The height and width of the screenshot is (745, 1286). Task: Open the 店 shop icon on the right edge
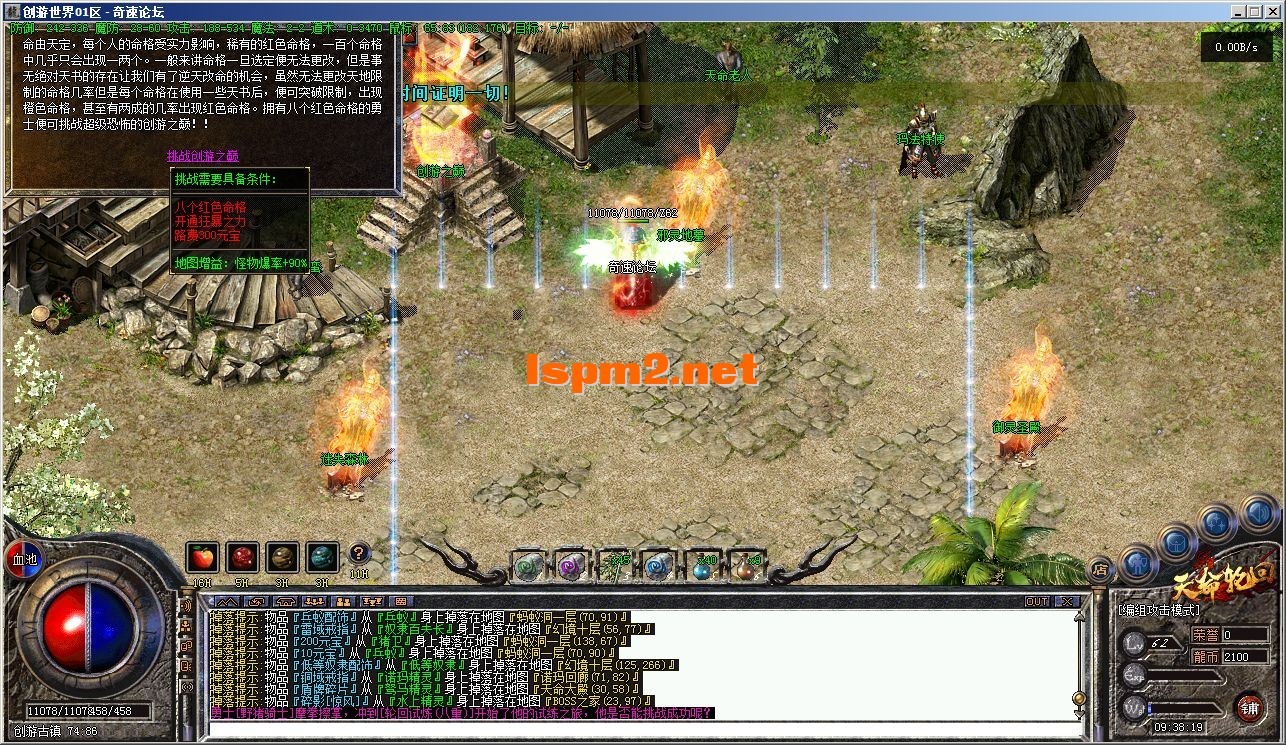pos(1101,569)
